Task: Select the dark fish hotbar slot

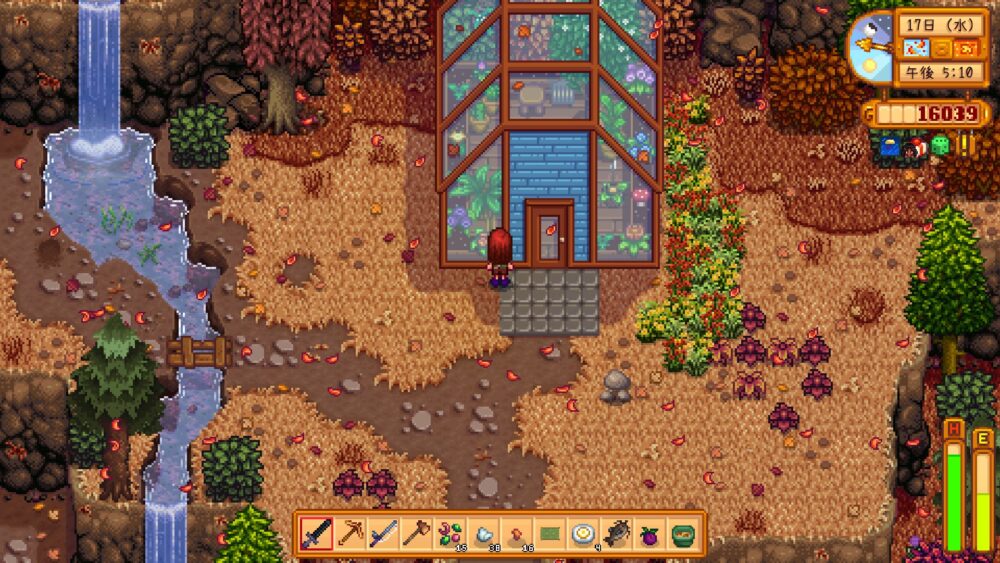Action: 616,534
